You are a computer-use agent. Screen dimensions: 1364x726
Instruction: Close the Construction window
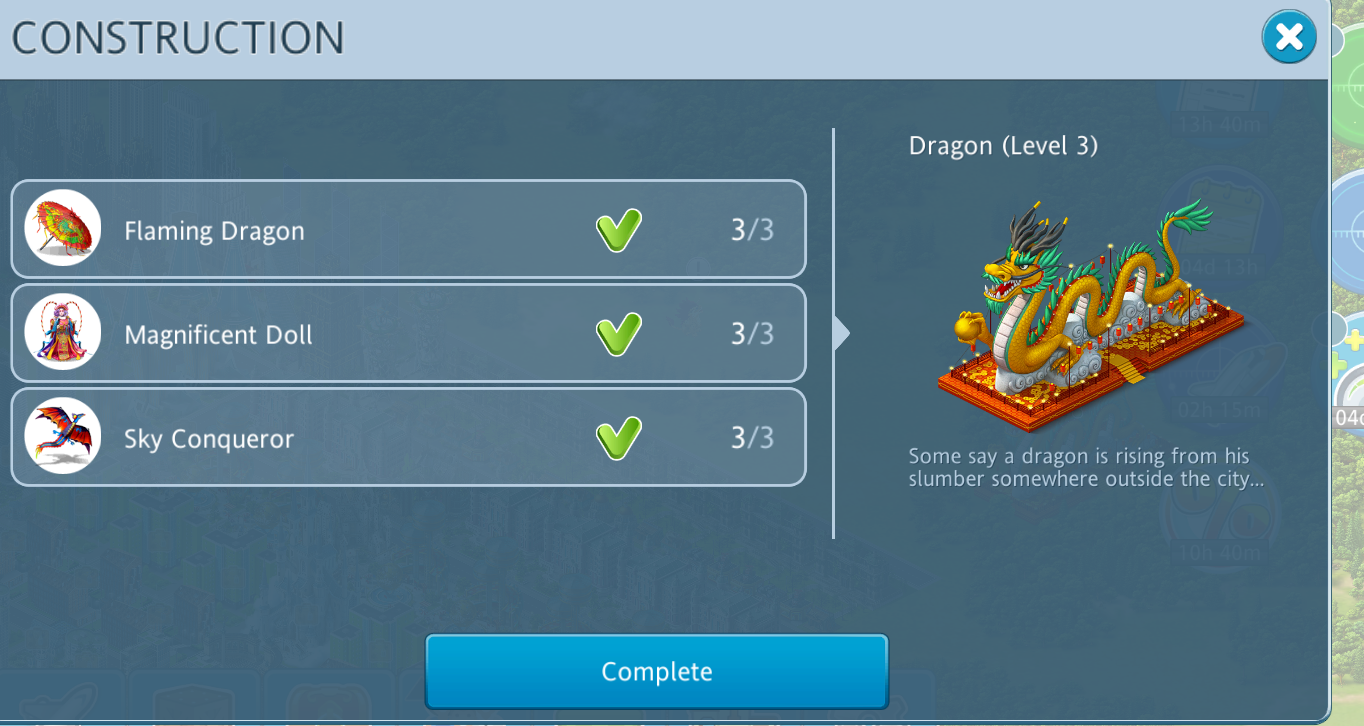point(1289,38)
